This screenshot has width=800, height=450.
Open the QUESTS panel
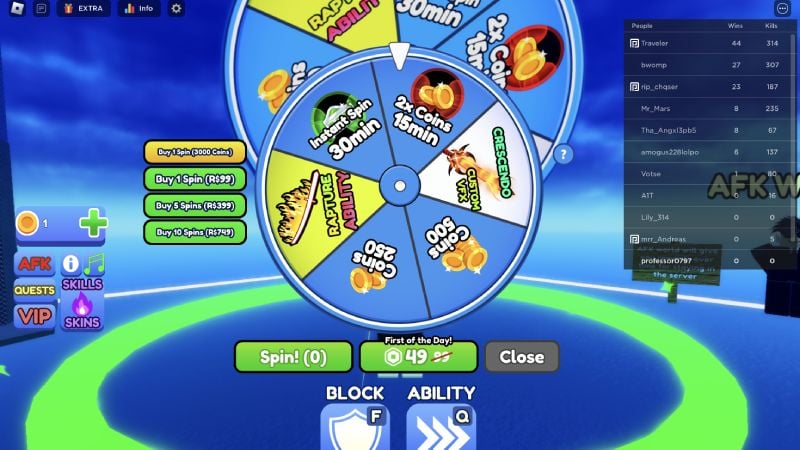(35, 290)
